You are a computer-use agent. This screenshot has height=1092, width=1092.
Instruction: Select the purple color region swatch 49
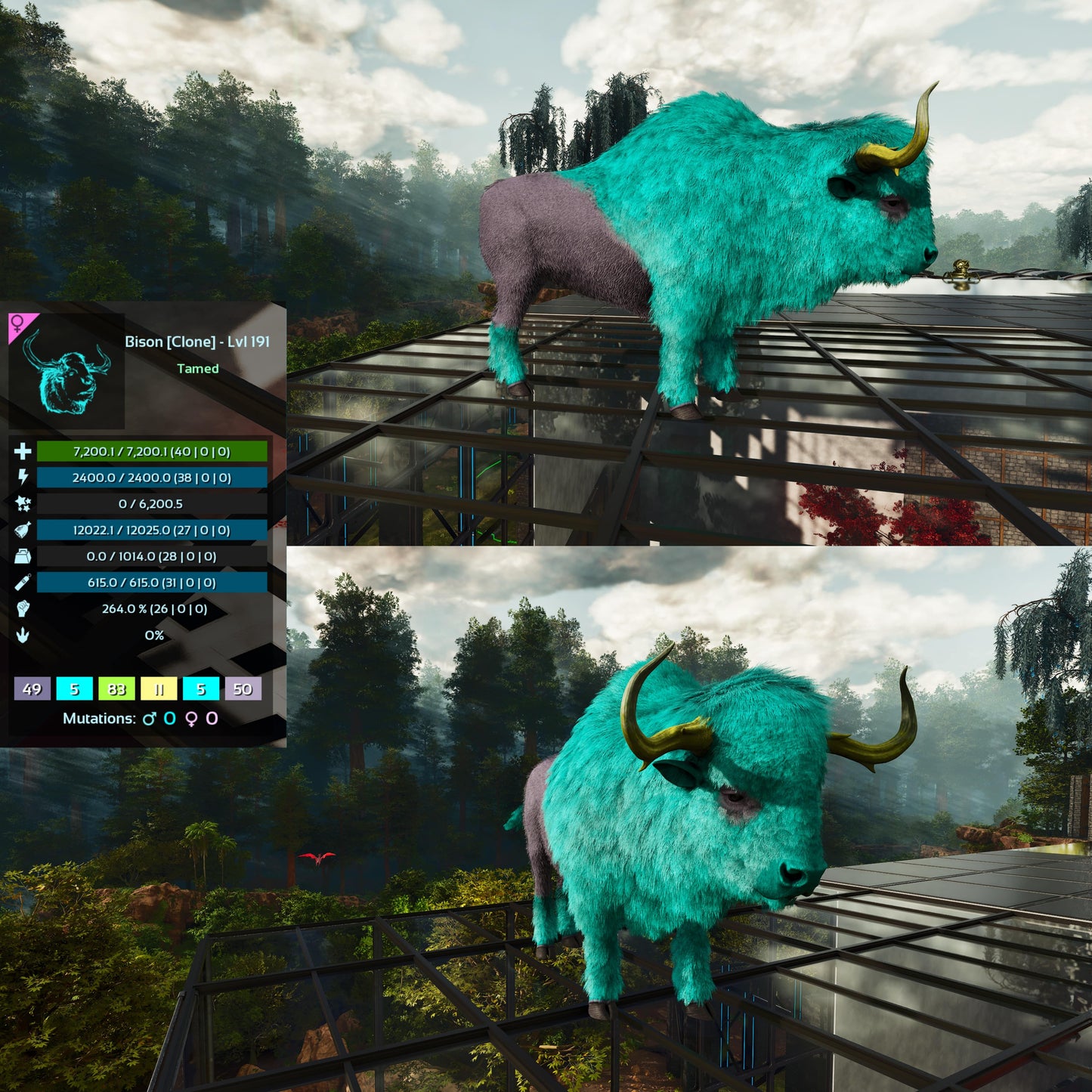pyautogui.click(x=32, y=688)
